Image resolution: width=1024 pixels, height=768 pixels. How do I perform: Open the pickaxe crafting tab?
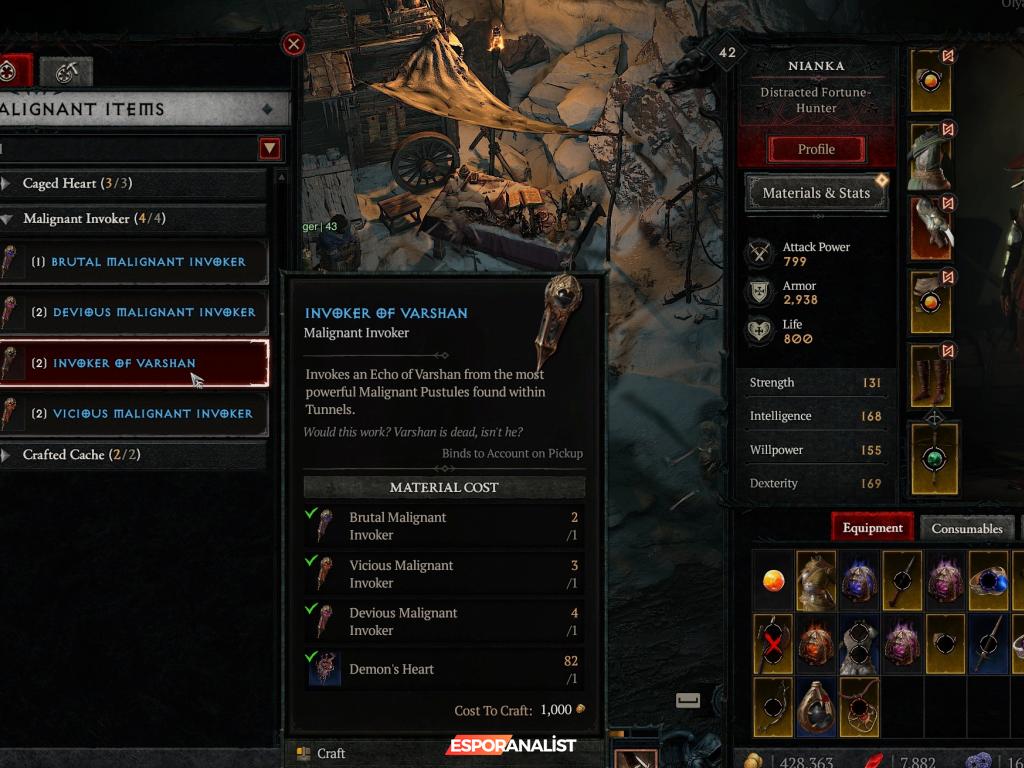coord(67,72)
